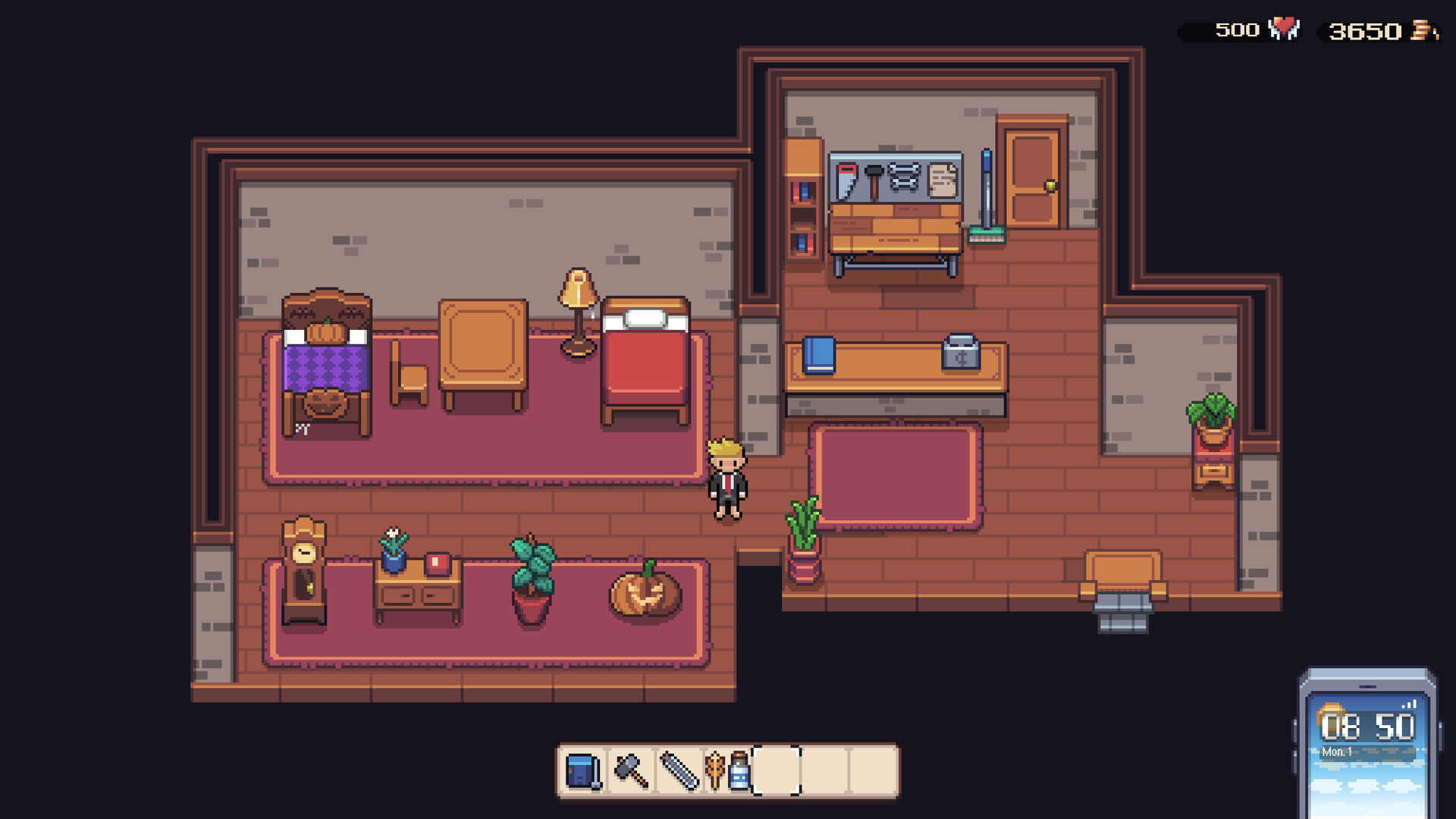Select the metal pipe hotbar item
Viewport: 1456px width, 819px height.
[679, 770]
